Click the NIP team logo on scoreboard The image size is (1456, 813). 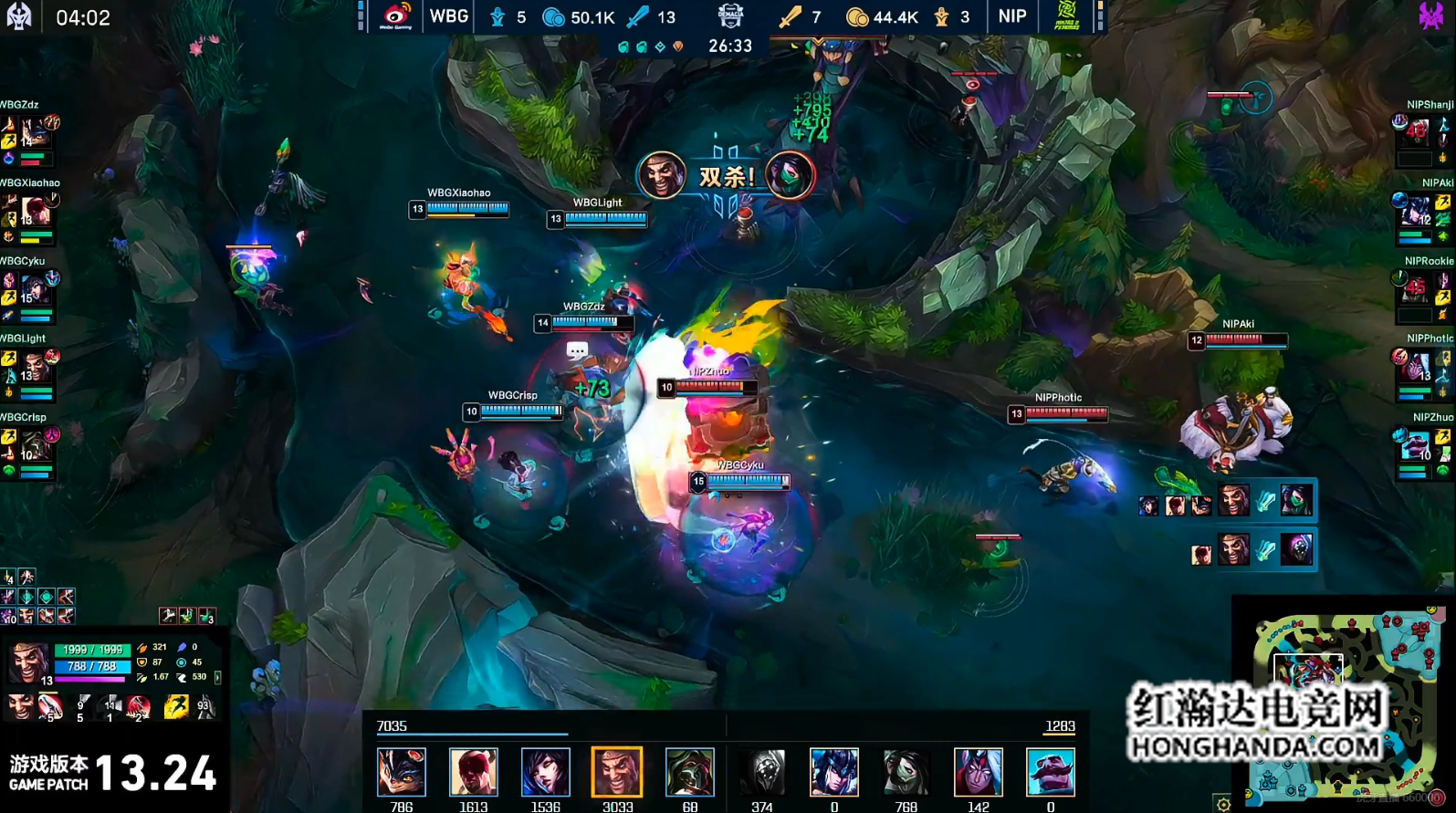(1066, 16)
